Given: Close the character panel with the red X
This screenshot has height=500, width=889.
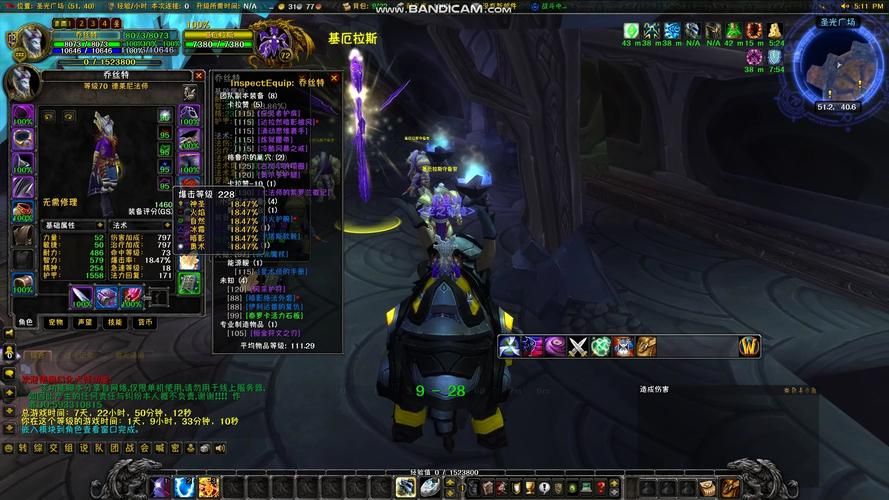Looking at the screenshot, I should click(x=198, y=76).
